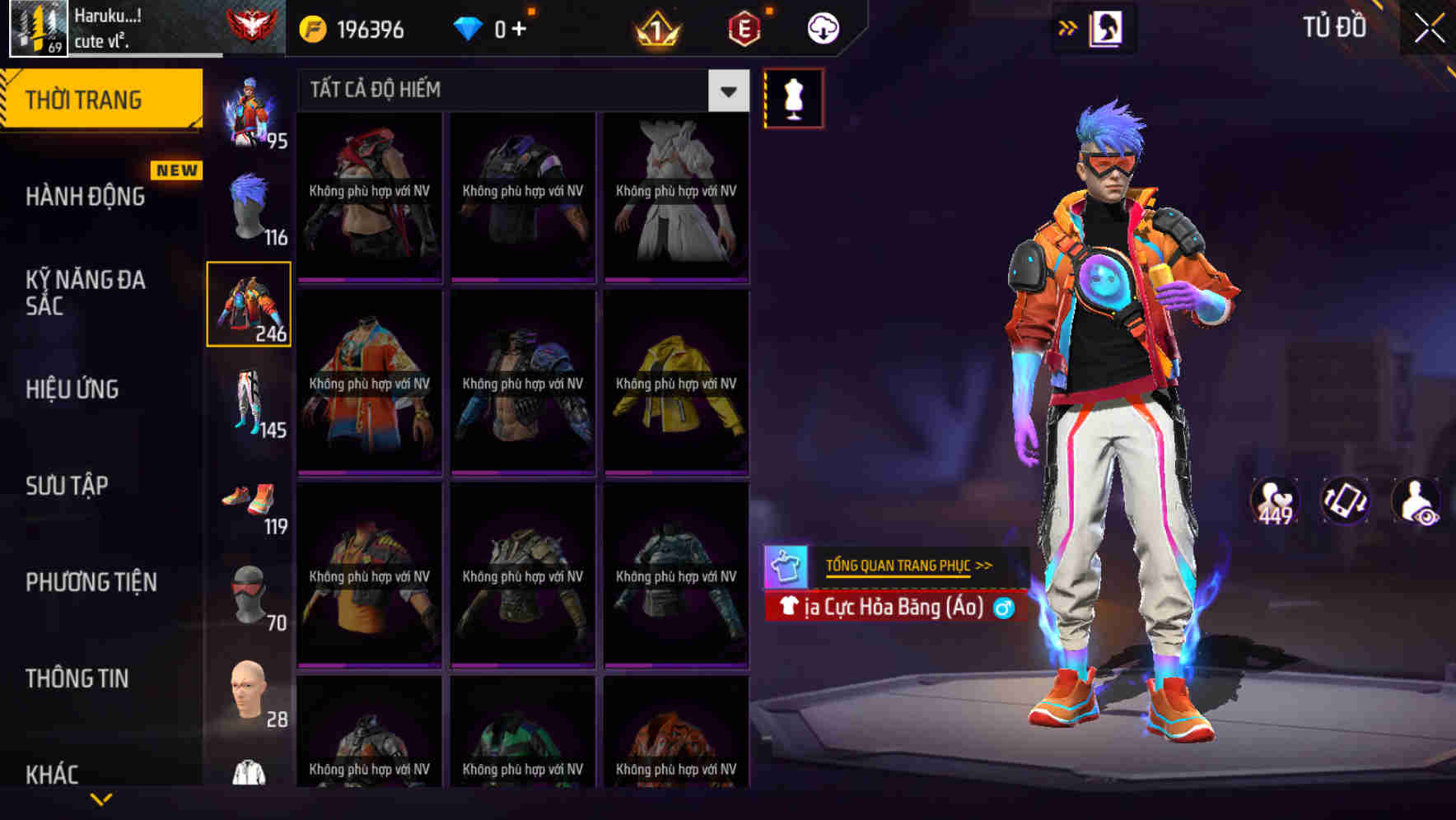
Task: Click the double-arrow expander near top right
Action: (1068, 26)
